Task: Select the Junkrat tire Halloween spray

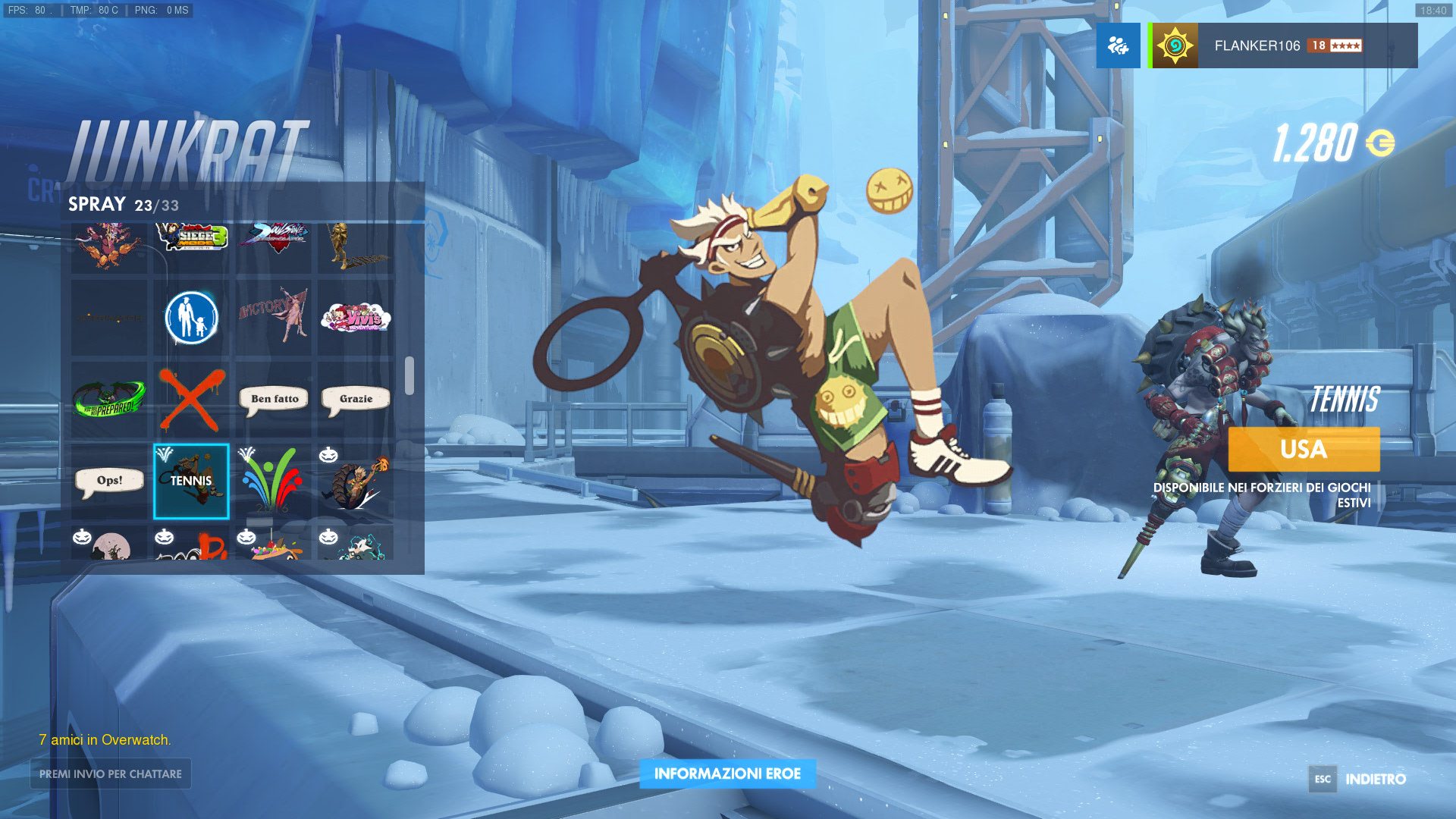Action: (x=356, y=481)
